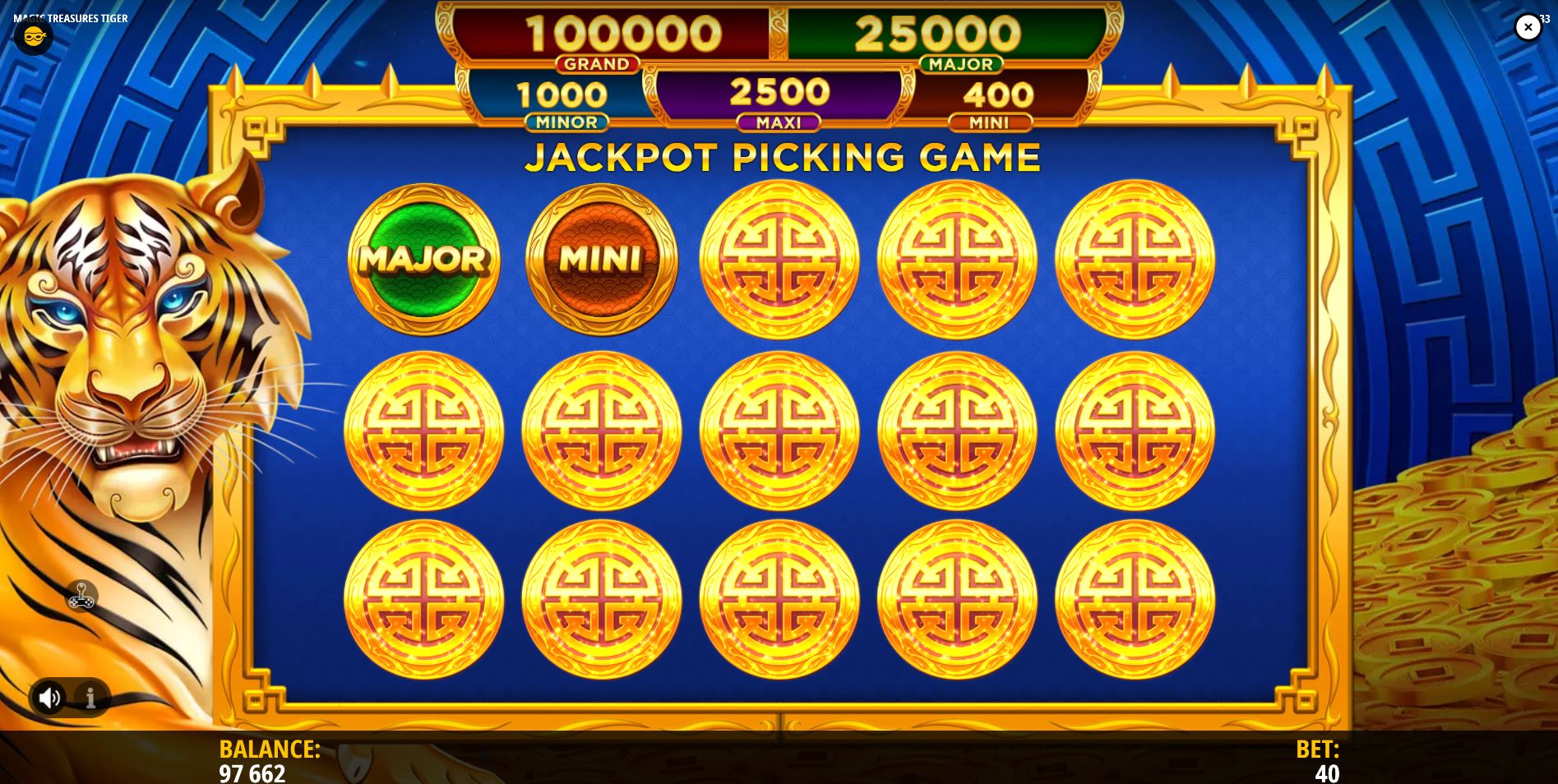Pick the first coin in the middle row
1558x784 pixels.
tap(423, 427)
